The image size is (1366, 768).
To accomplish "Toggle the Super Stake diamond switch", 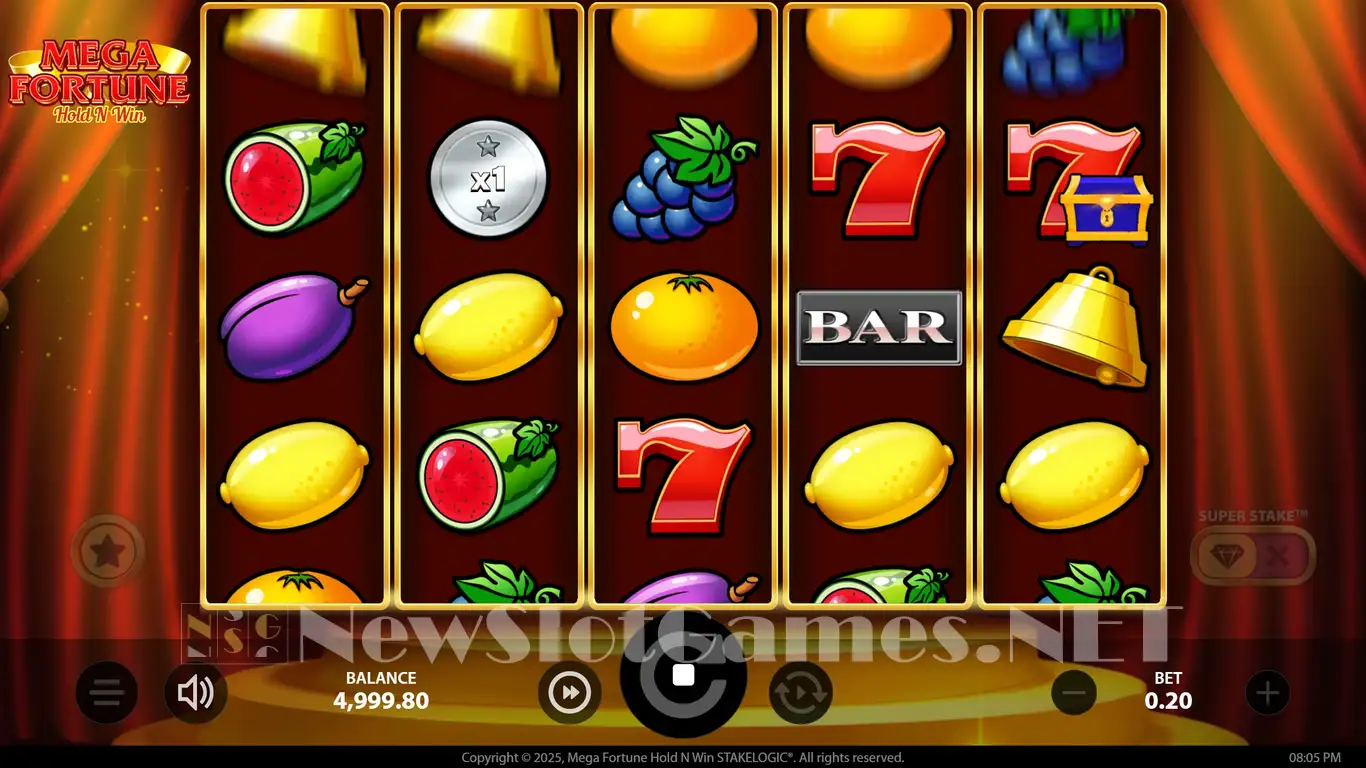I will (x=1253, y=555).
